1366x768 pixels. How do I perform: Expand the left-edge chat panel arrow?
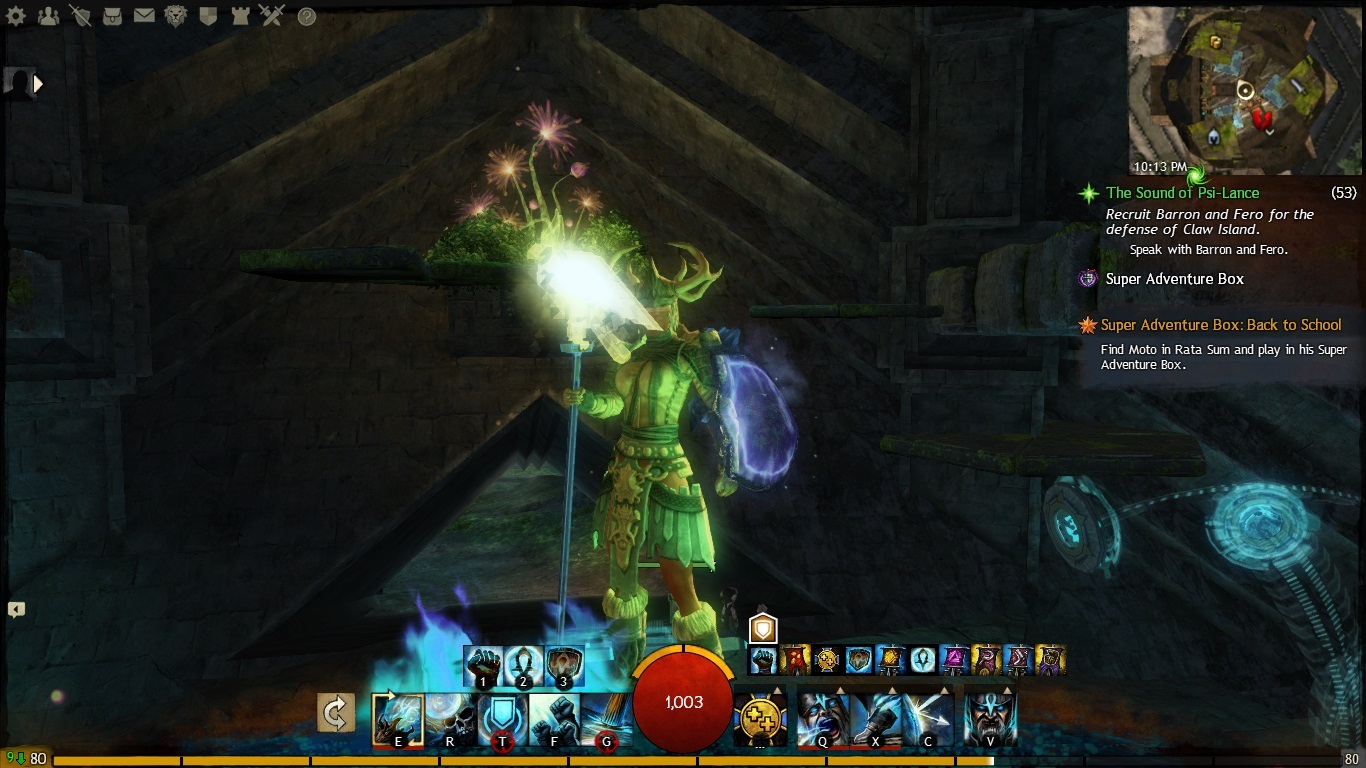16,609
